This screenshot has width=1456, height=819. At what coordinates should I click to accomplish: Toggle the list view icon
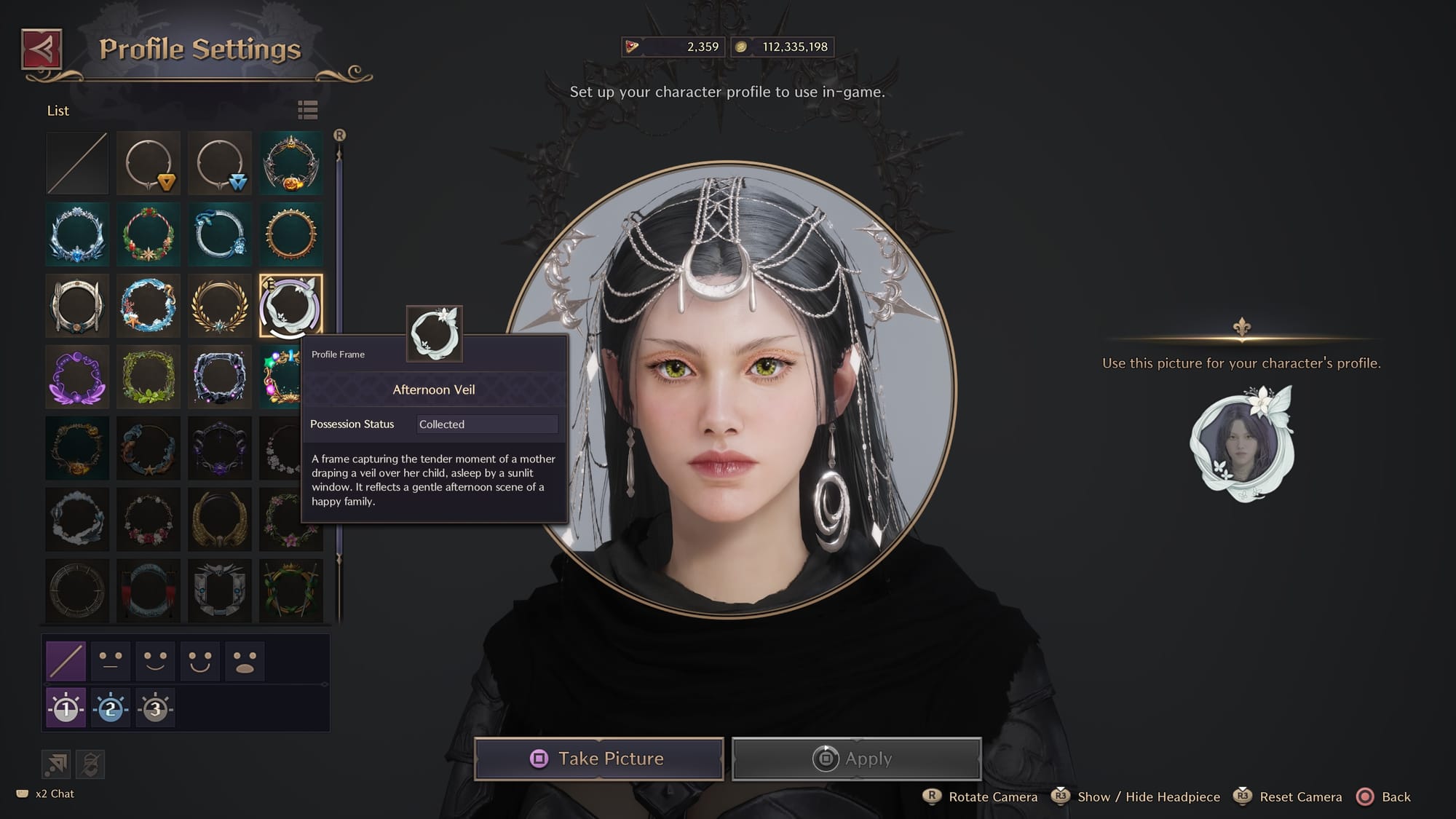click(308, 110)
